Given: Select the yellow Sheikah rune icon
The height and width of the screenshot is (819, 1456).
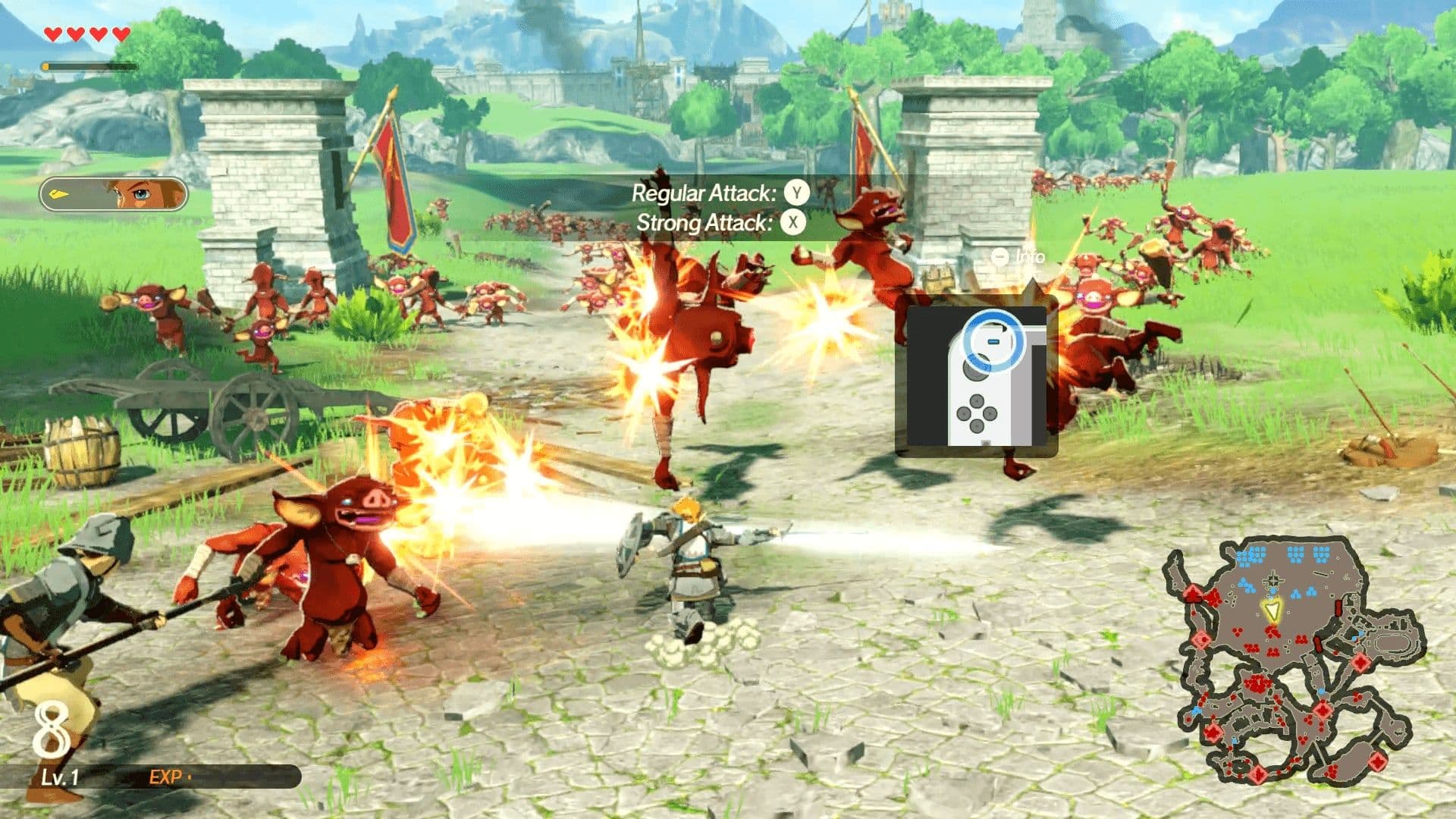Looking at the screenshot, I should (x=58, y=193).
